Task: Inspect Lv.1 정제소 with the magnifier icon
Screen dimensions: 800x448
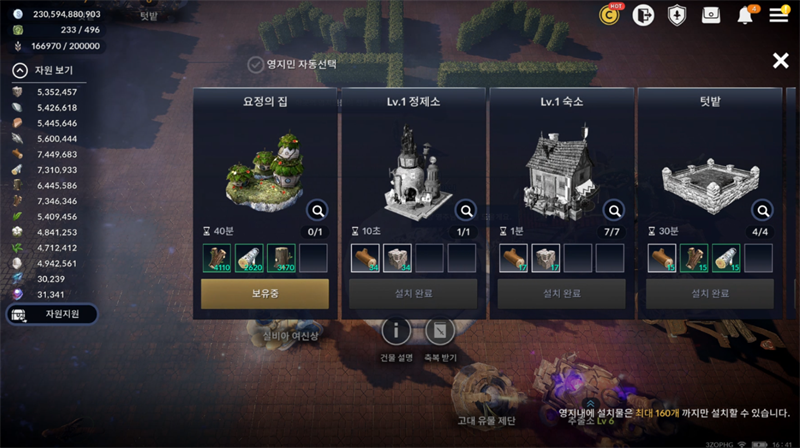Action: pos(465,210)
